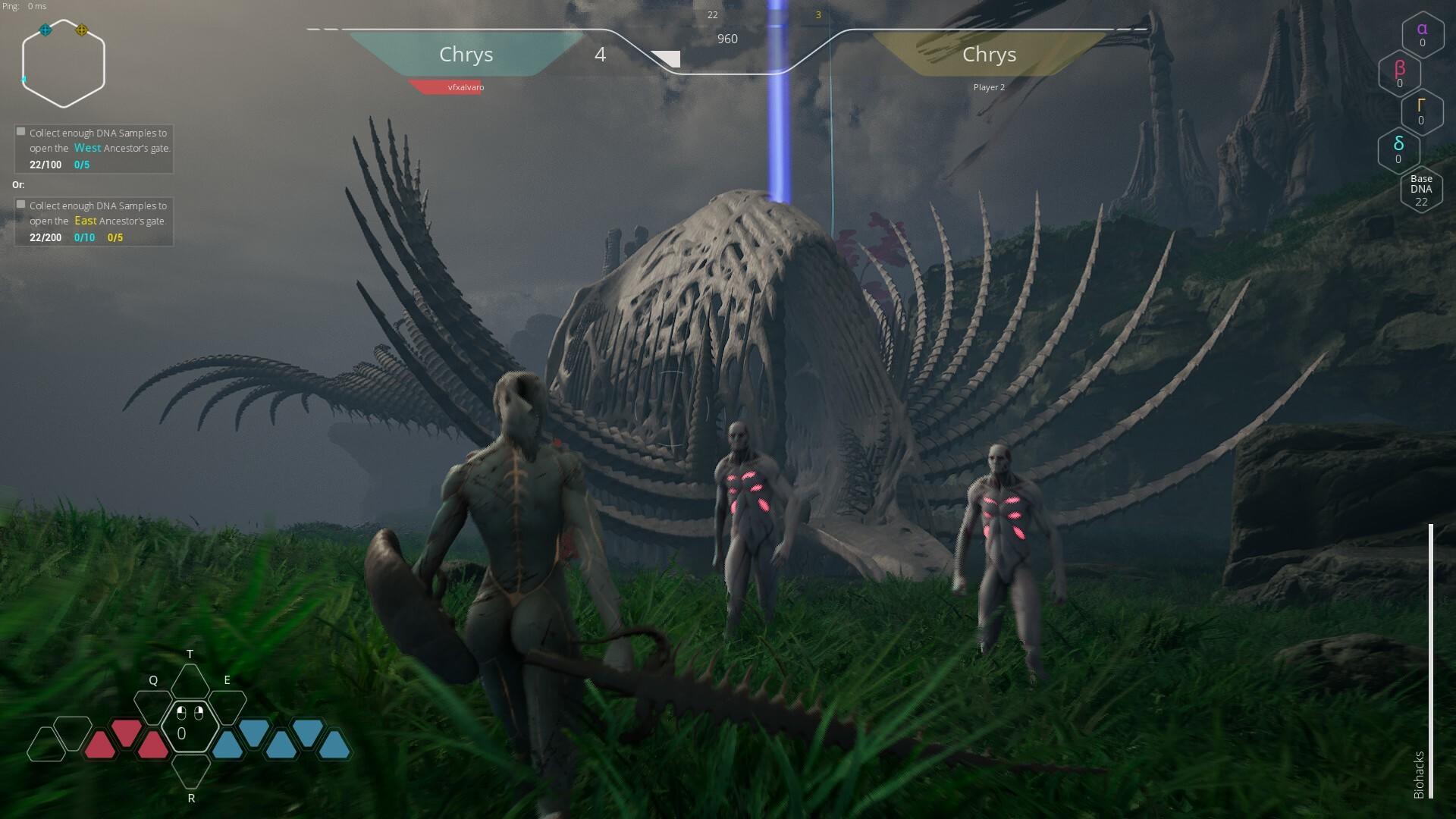
Task: Select the alpha DNA hex counter
Action: (1422, 34)
